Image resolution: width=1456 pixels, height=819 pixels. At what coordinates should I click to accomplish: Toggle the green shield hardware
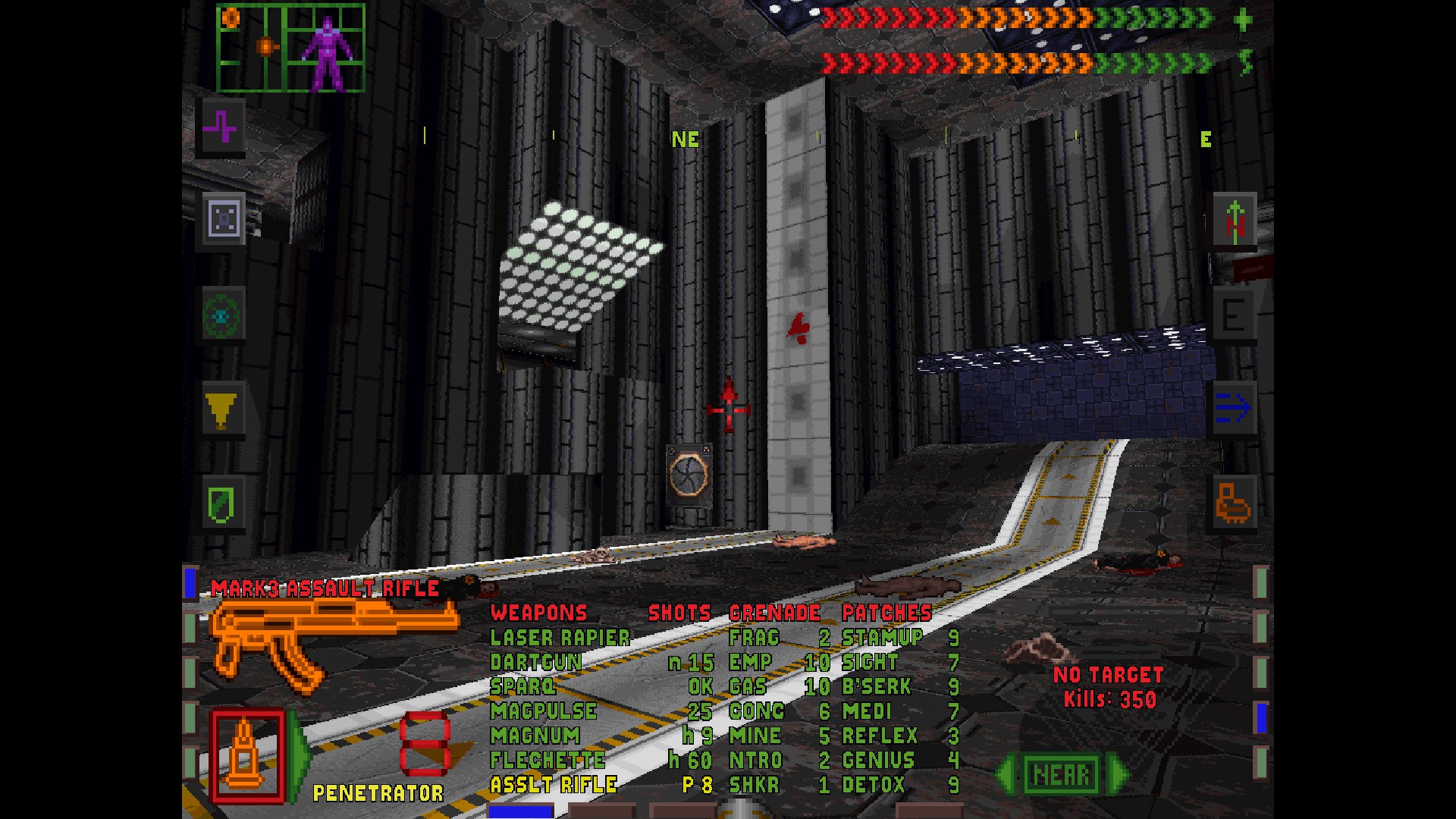pos(221,504)
